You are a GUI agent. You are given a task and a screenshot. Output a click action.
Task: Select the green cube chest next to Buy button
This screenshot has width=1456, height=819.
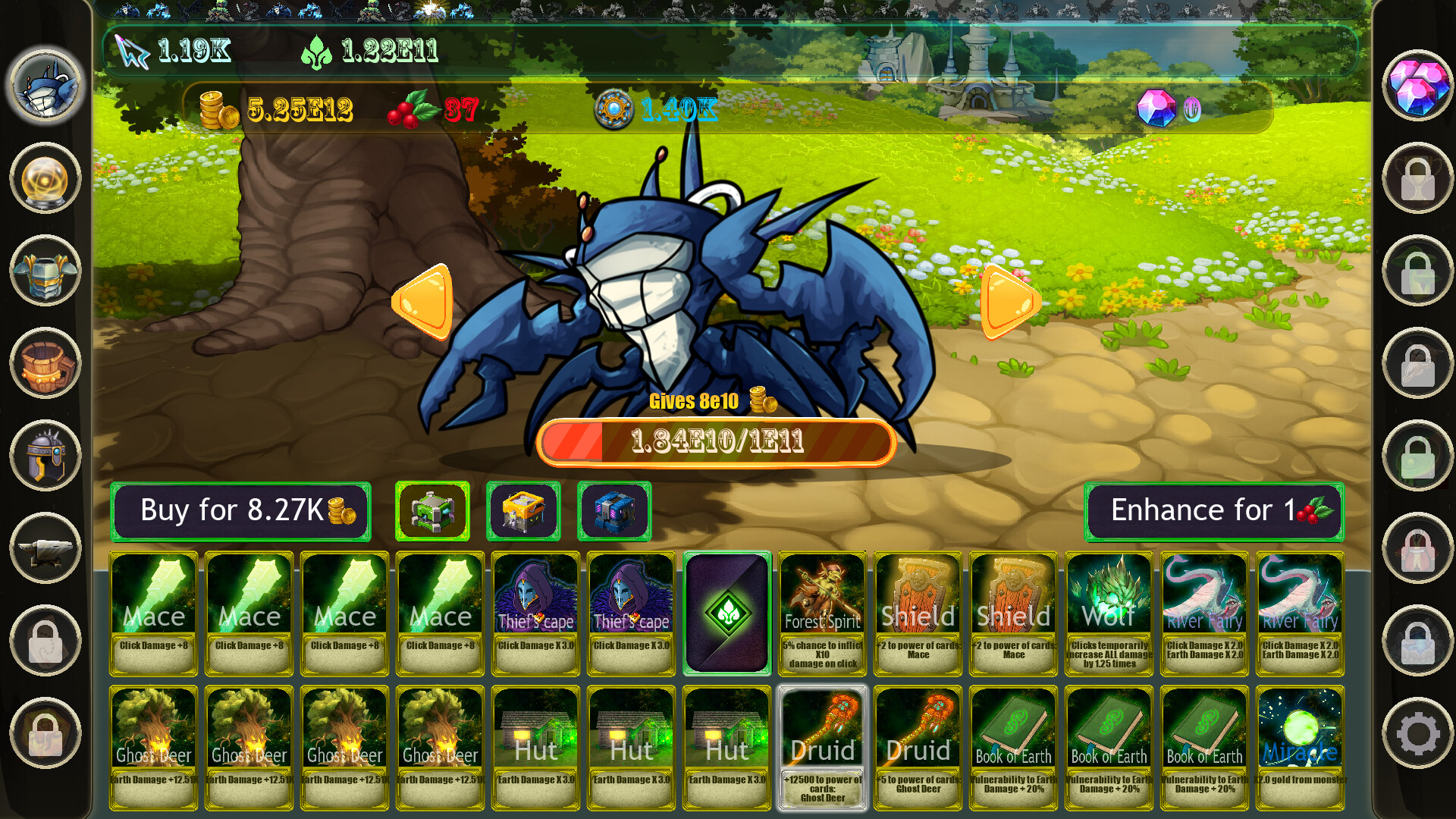click(x=432, y=510)
